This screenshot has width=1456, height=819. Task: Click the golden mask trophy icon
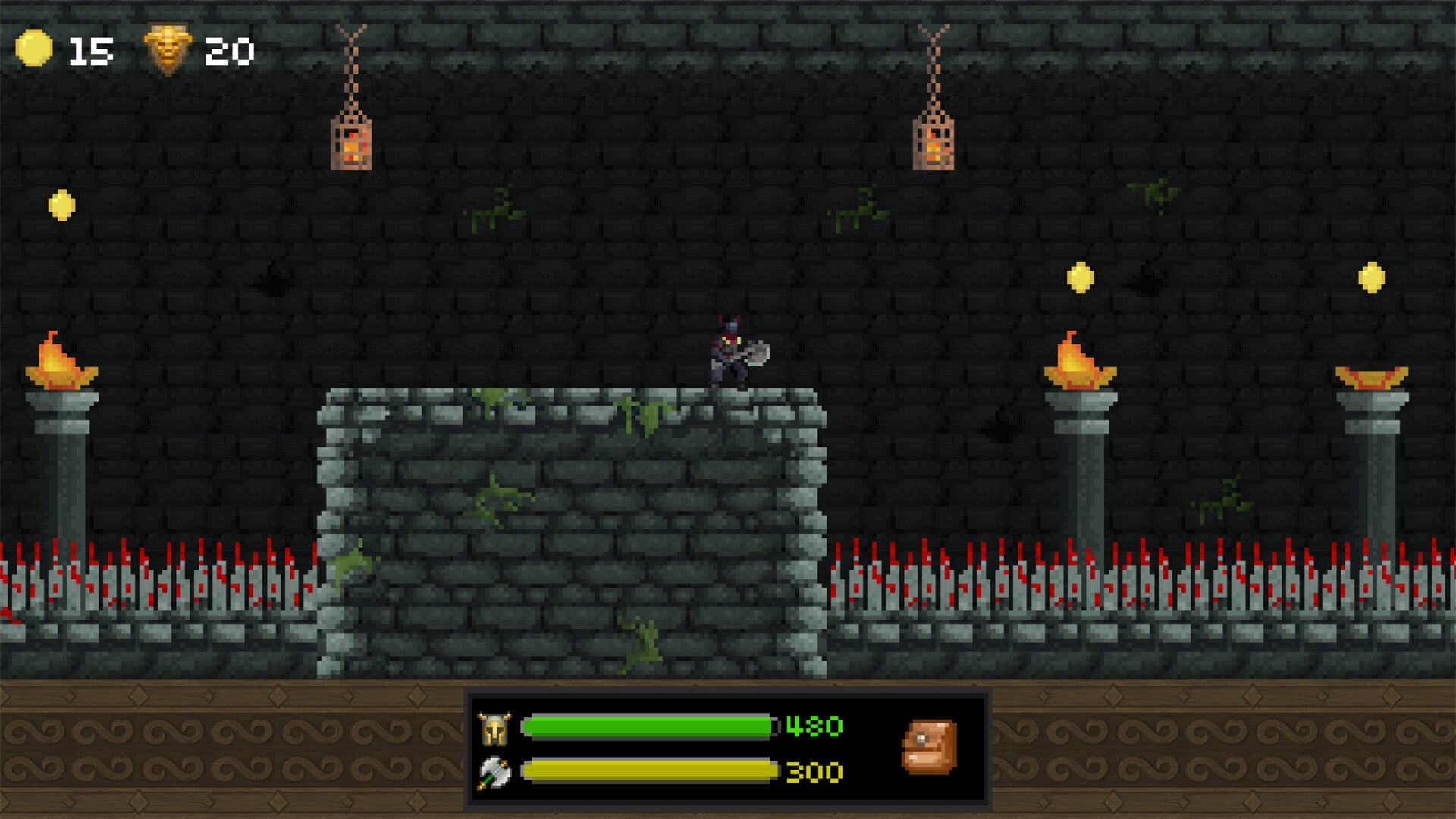tap(168, 49)
